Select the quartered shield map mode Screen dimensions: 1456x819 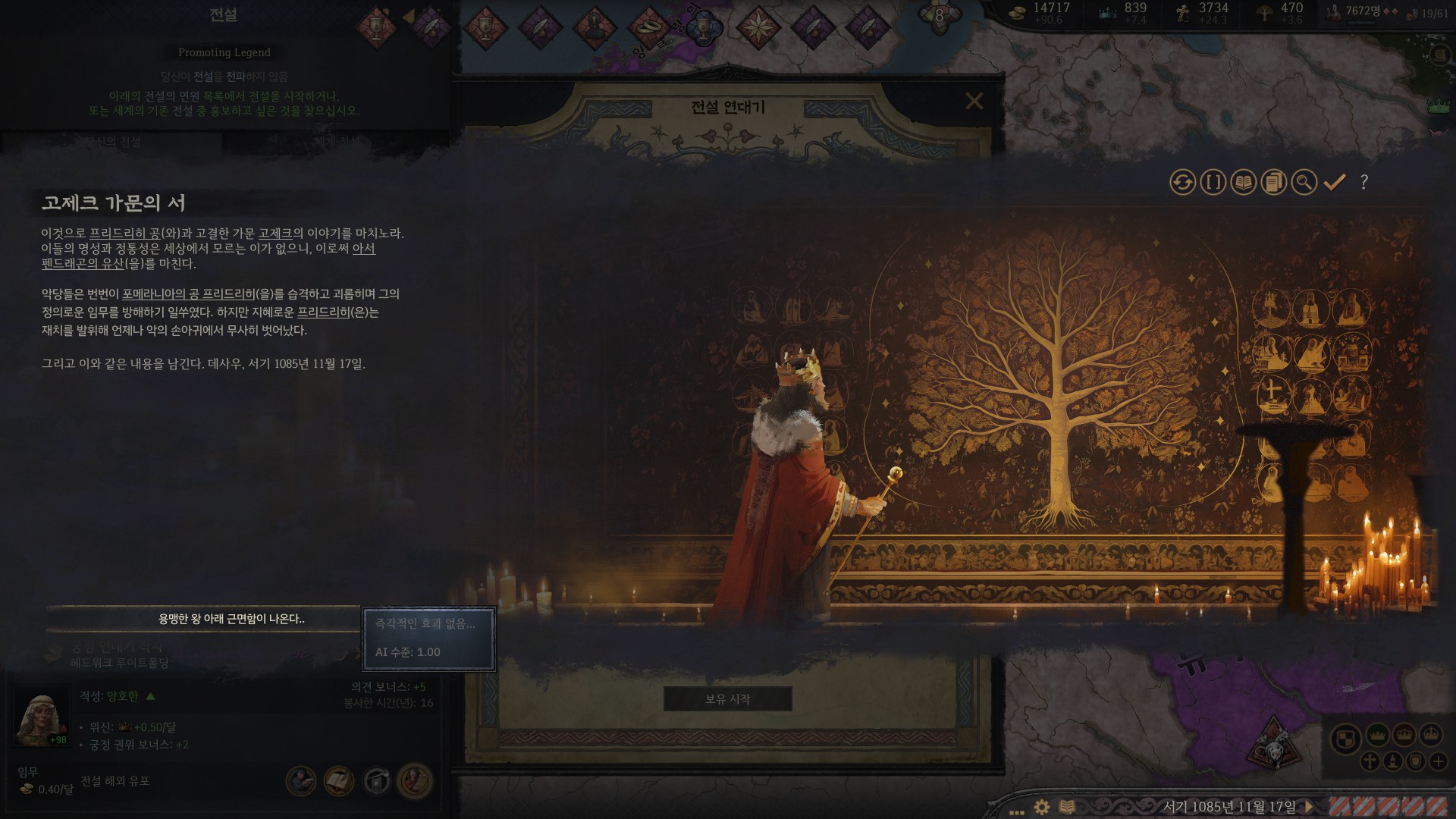[1346, 738]
